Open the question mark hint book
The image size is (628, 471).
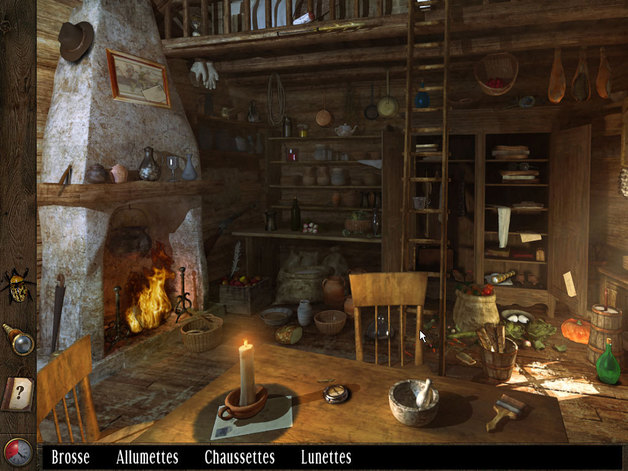coord(17,391)
